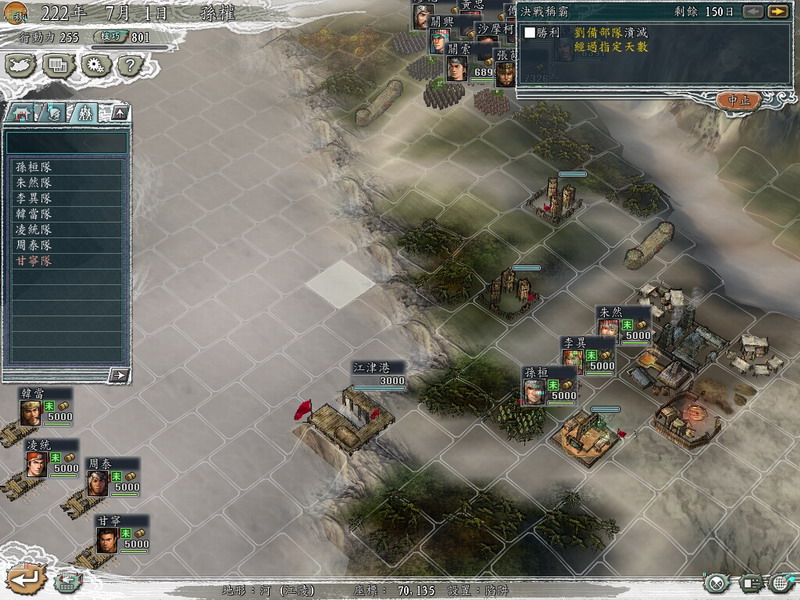Image resolution: width=800 pixels, height=600 pixels.
Task: Select 孫桓隊 in the unit list
Action: [x=34, y=168]
